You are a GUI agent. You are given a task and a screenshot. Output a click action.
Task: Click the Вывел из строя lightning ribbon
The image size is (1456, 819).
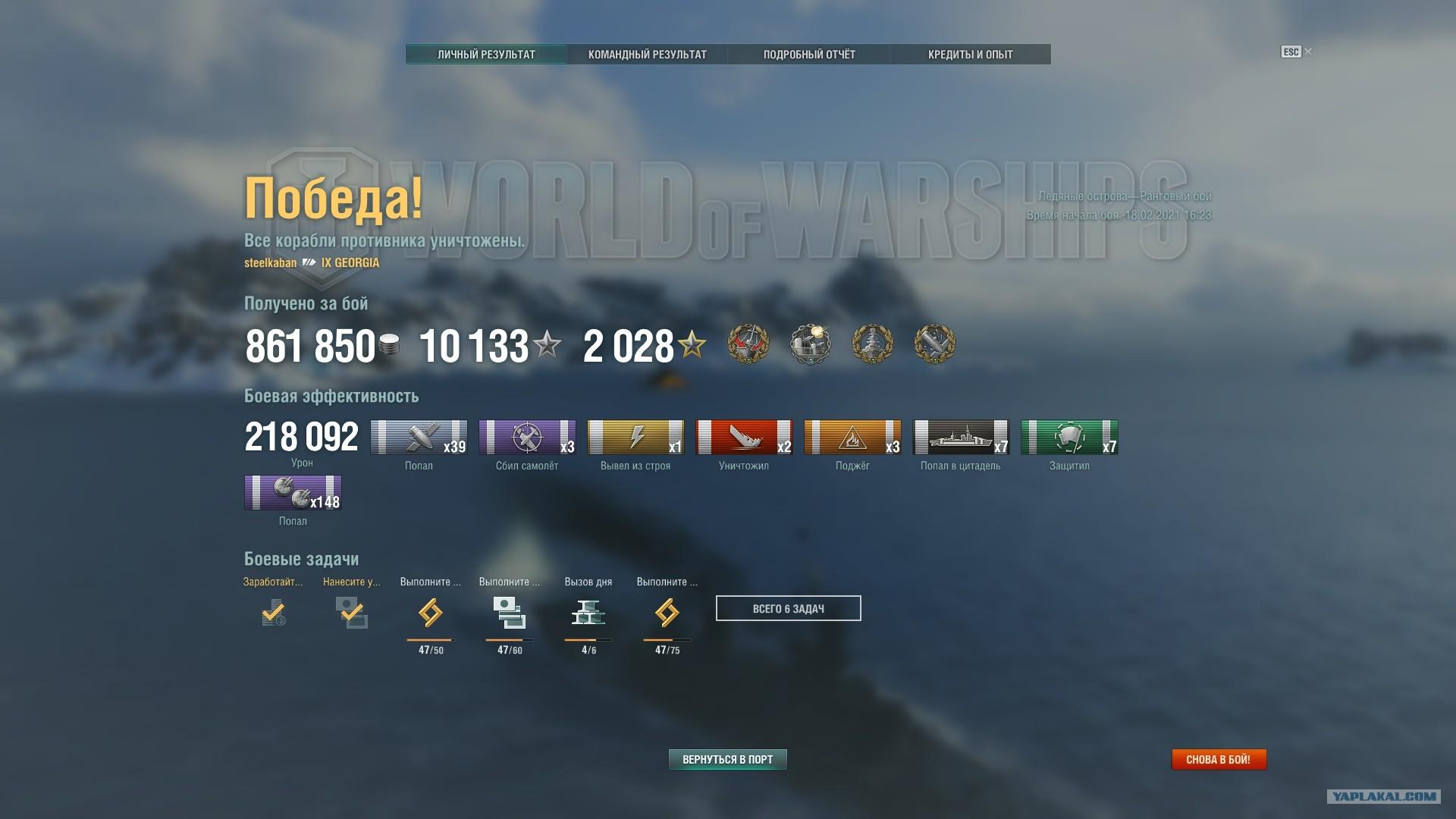[635, 438]
